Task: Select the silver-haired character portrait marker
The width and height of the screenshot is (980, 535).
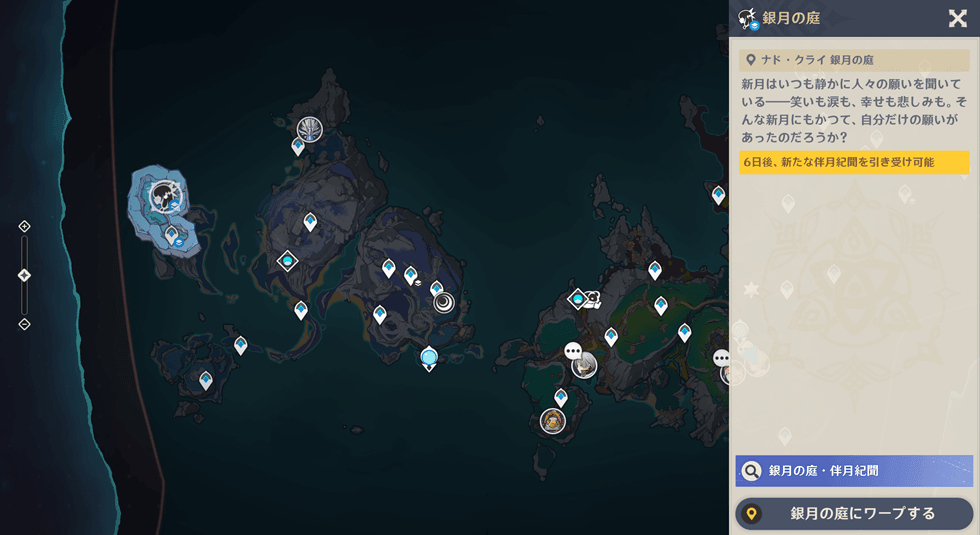Action: pos(584,366)
